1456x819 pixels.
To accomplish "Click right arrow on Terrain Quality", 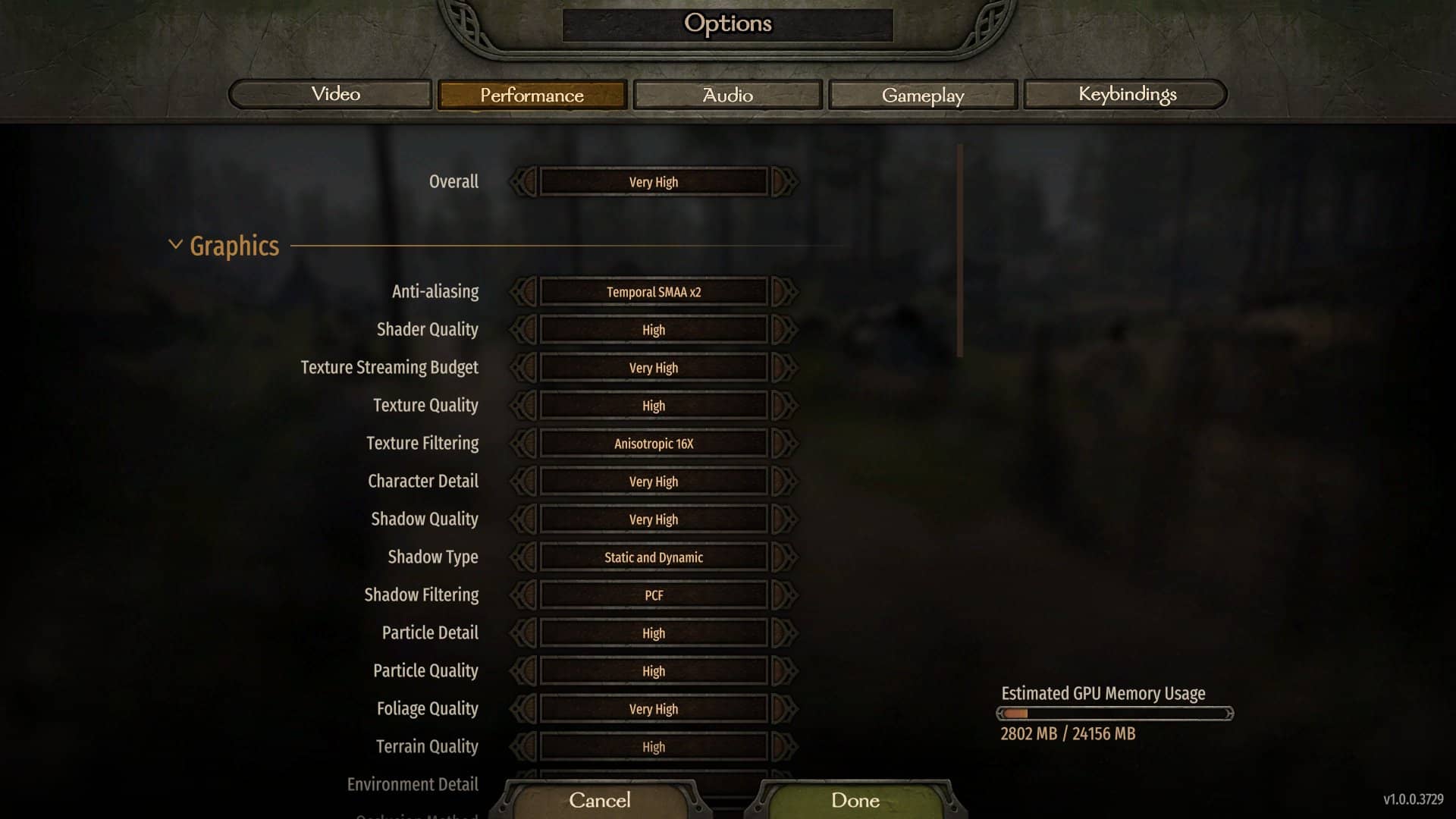I will coord(785,746).
